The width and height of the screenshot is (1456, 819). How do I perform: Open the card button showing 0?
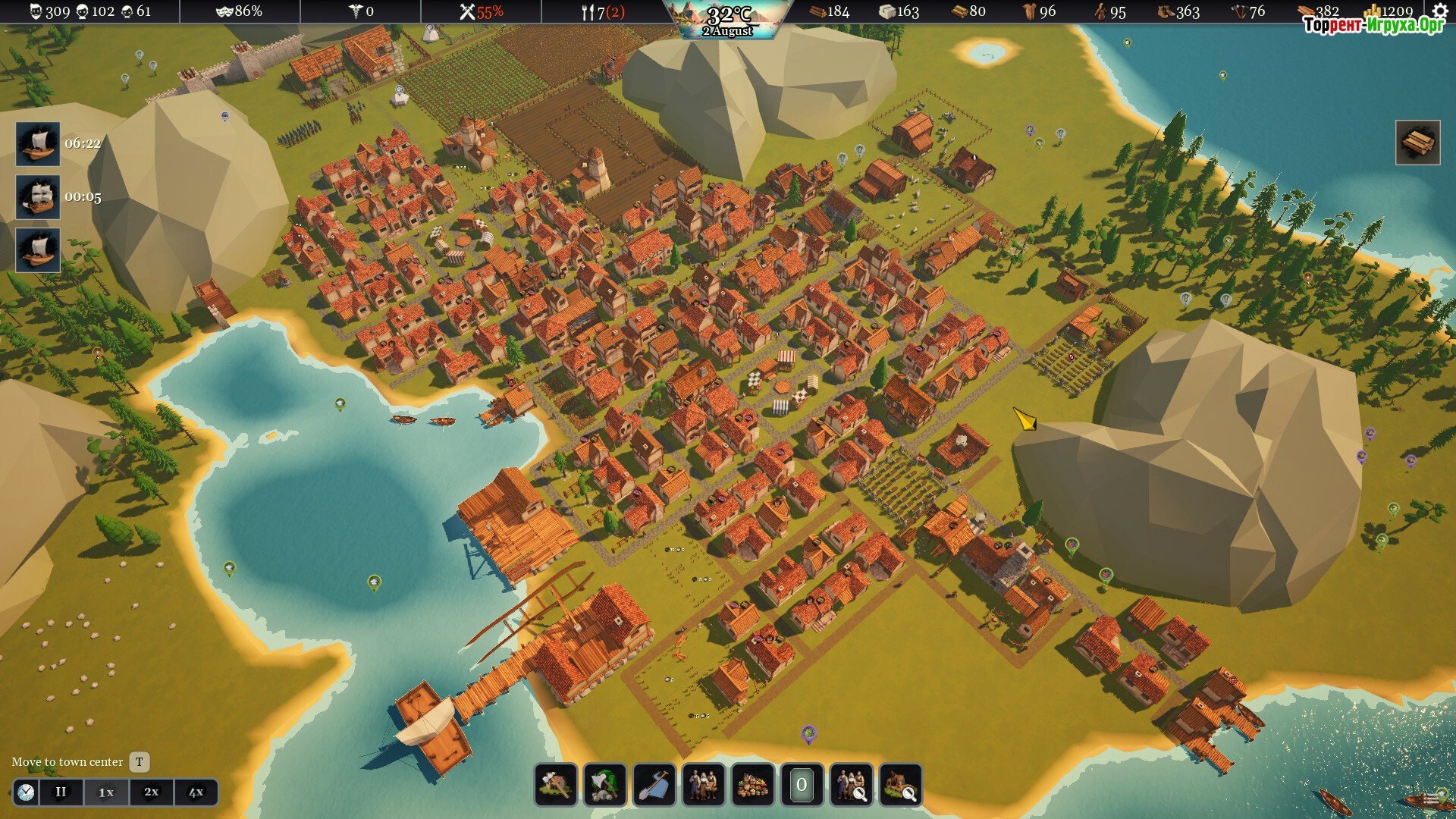[802, 785]
